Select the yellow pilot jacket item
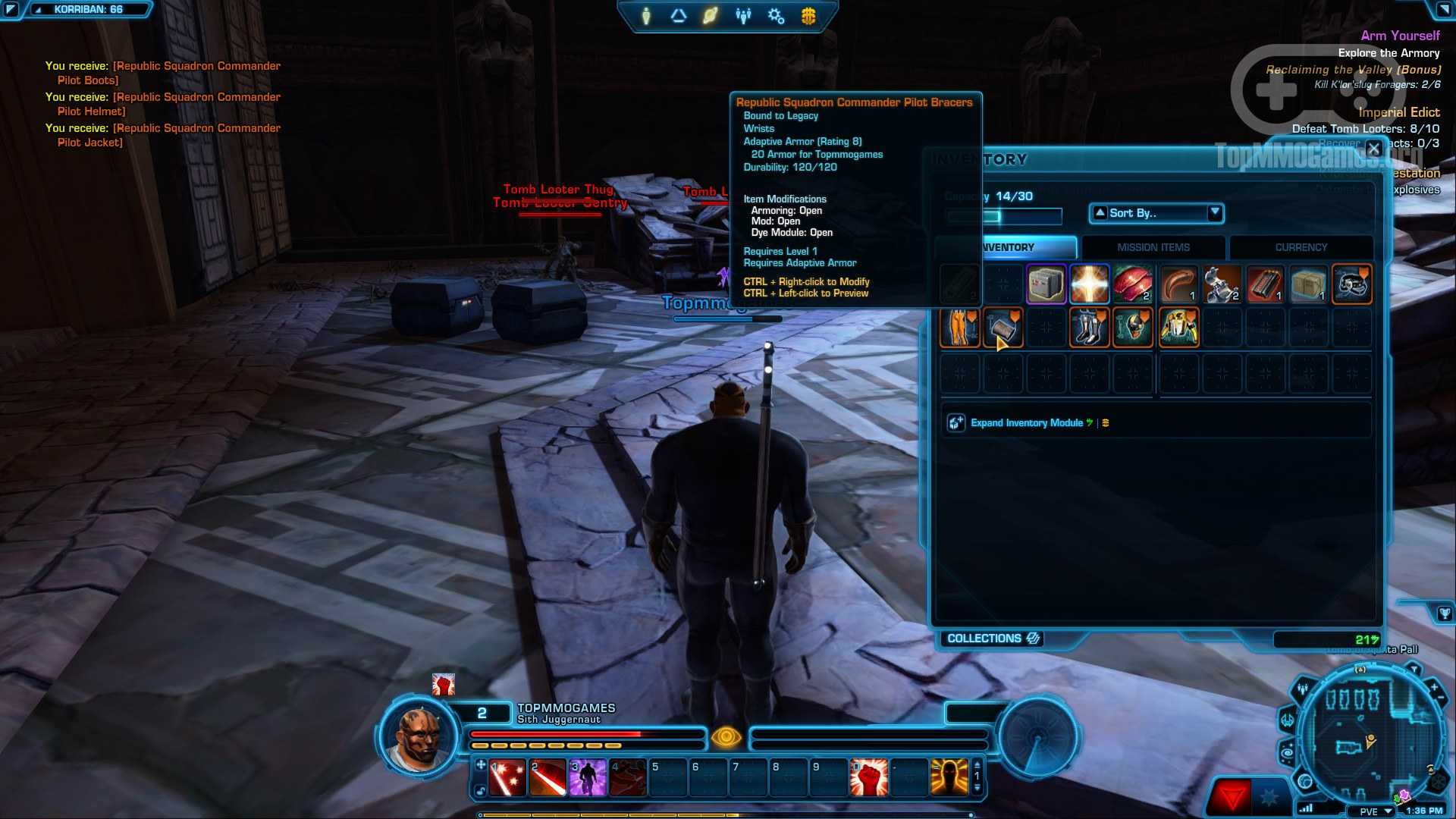 (1178, 328)
